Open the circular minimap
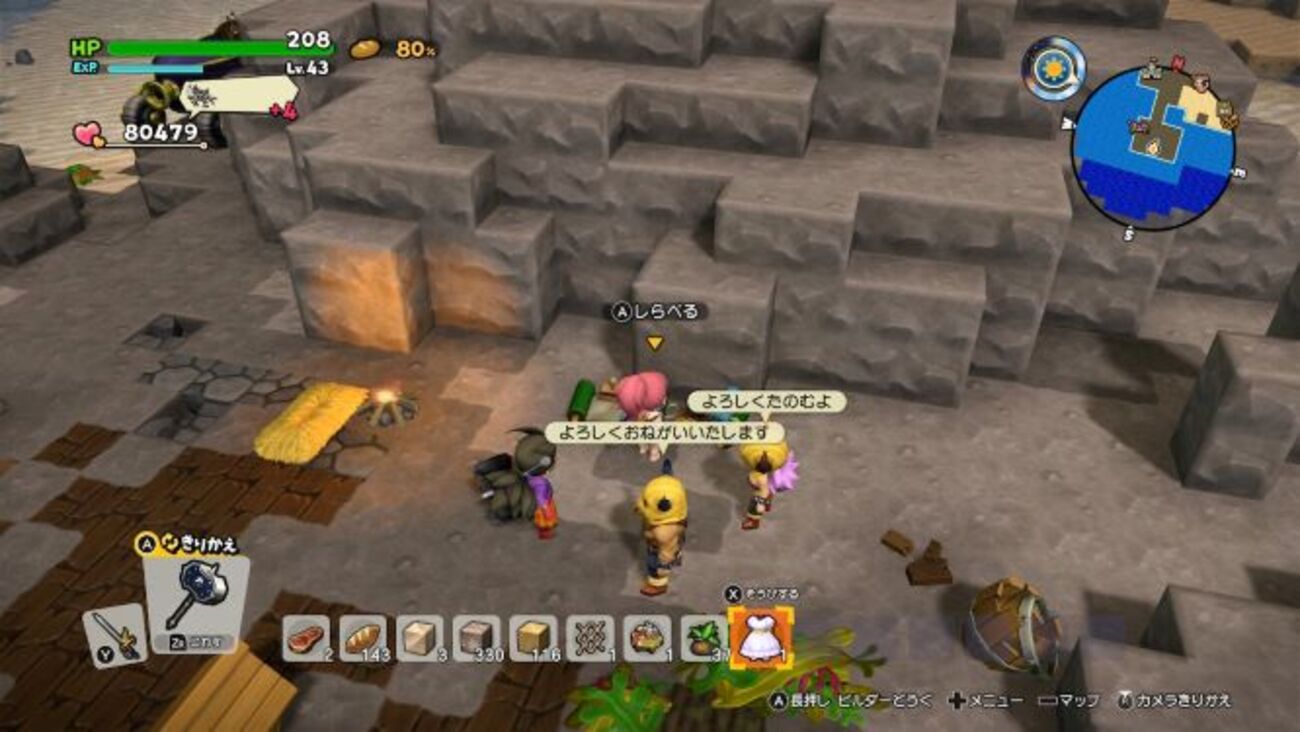This screenshot has width=1300, height=732. [x=1152, y=147]
